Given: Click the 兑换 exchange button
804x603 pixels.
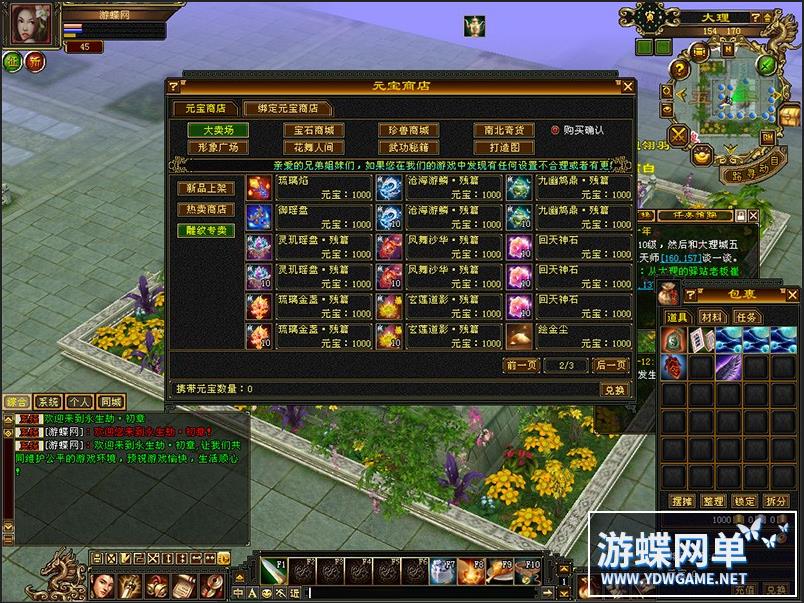Looking at the screenshot, I should 612,389.
